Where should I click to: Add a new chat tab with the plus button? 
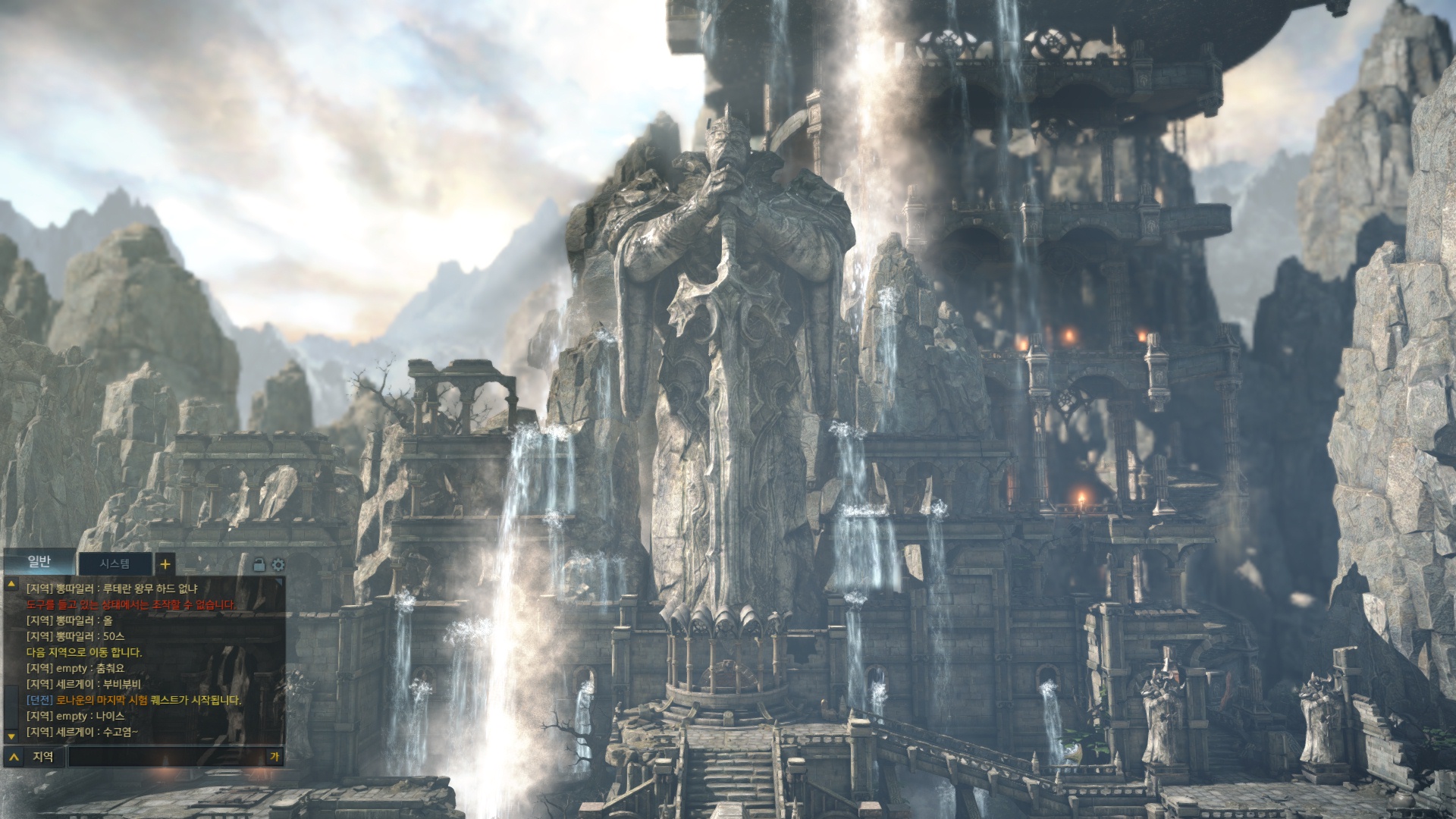pyautogui.click(x=165, y=564)
